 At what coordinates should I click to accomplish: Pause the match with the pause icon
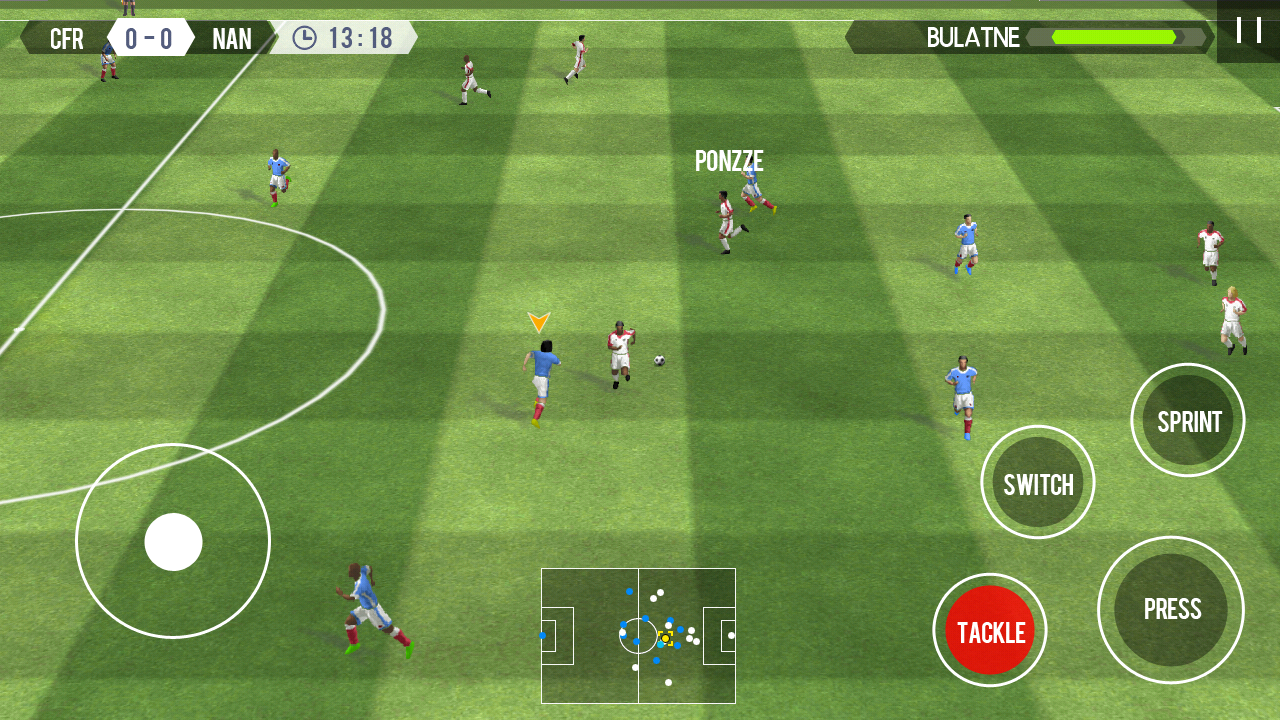click(x=1248, y=30)
